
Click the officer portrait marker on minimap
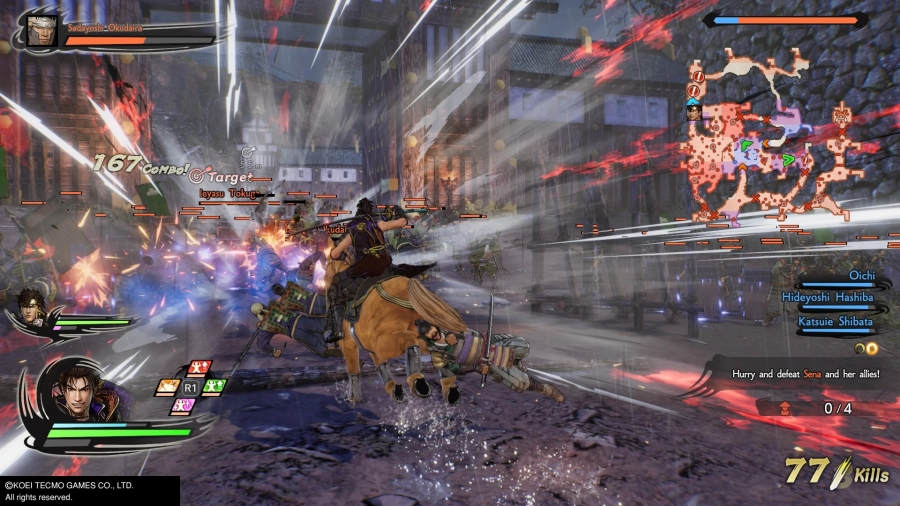point(694,110)
